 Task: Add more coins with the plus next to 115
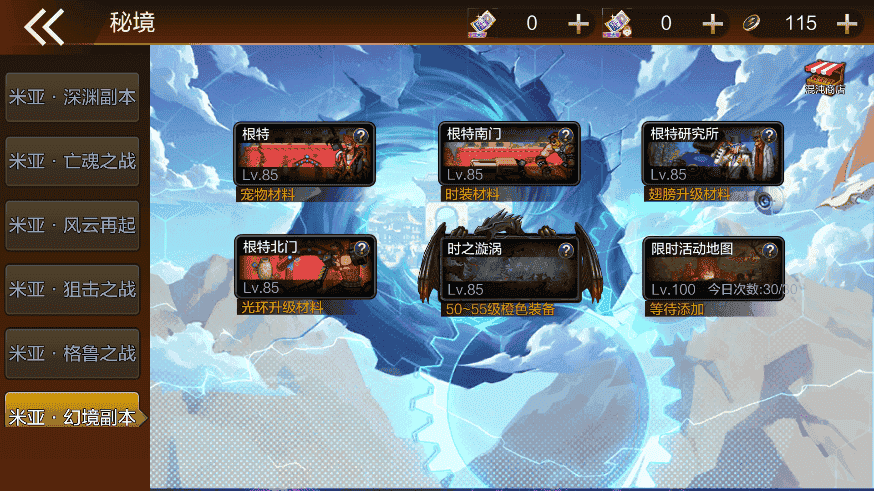pos(847,23)
